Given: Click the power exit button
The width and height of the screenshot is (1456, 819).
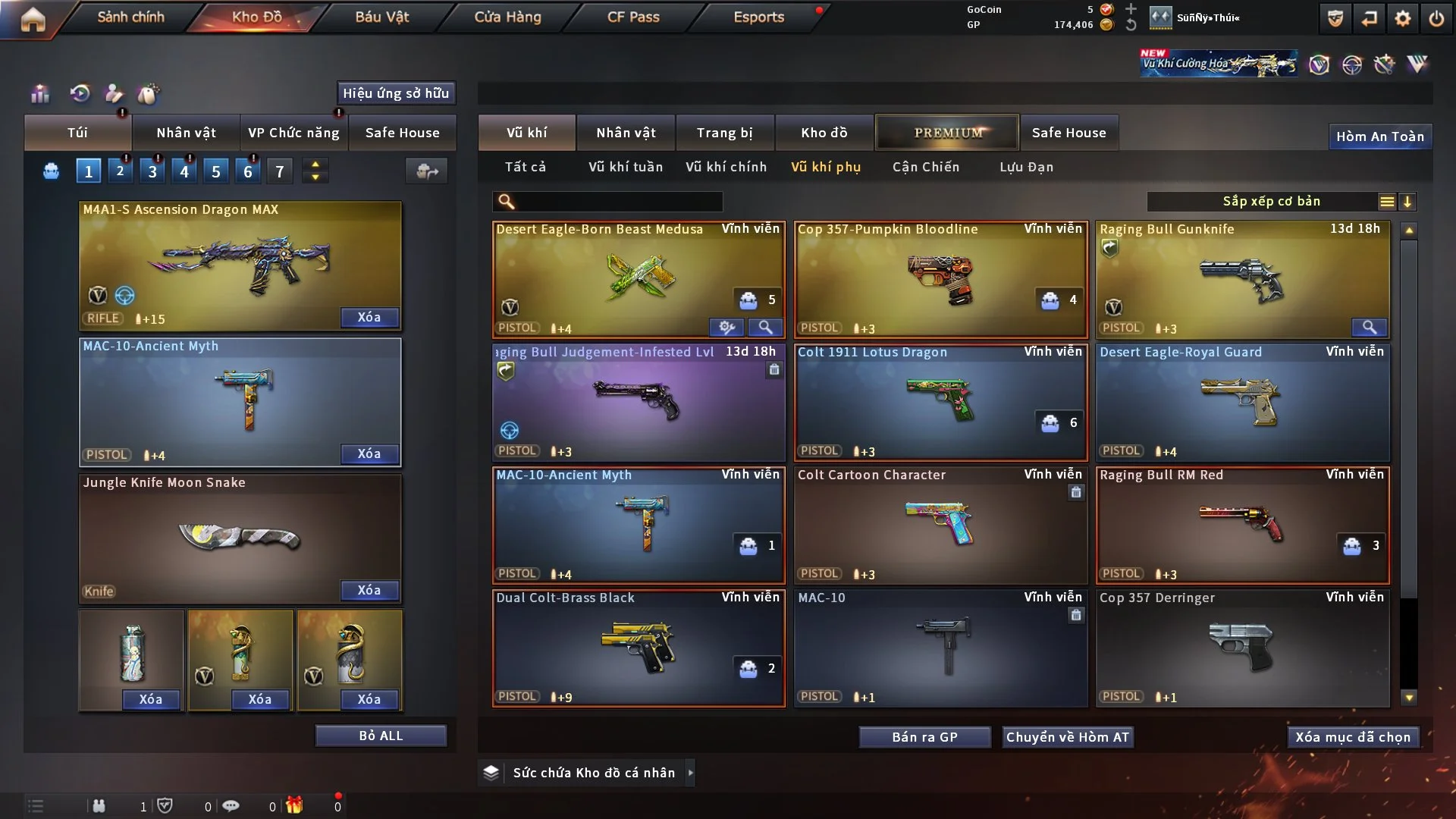Looking at the screenshot, I should [1436, 18].
